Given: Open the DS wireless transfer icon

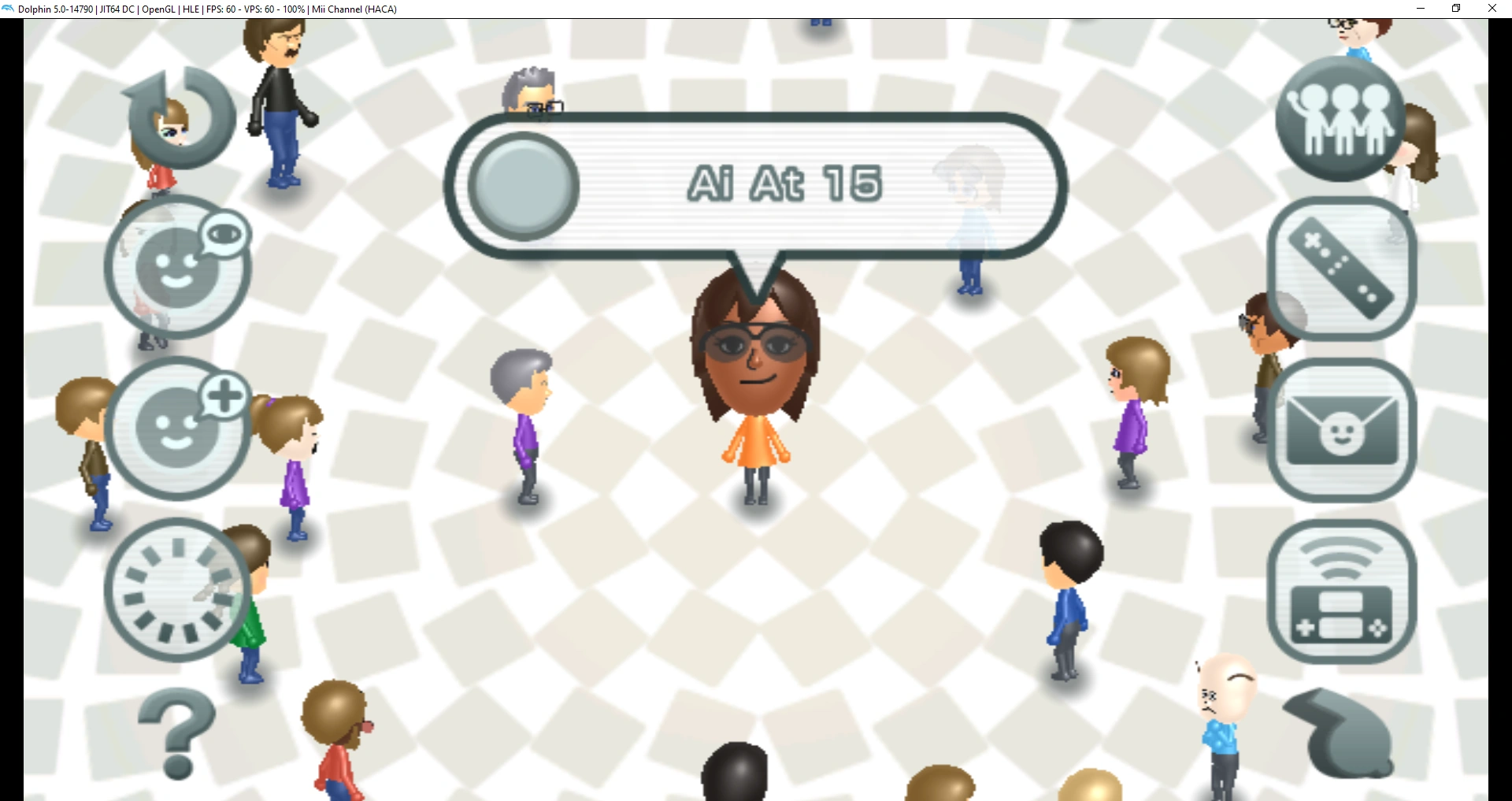Looking at the screenshot, I should pos(1340,592).
